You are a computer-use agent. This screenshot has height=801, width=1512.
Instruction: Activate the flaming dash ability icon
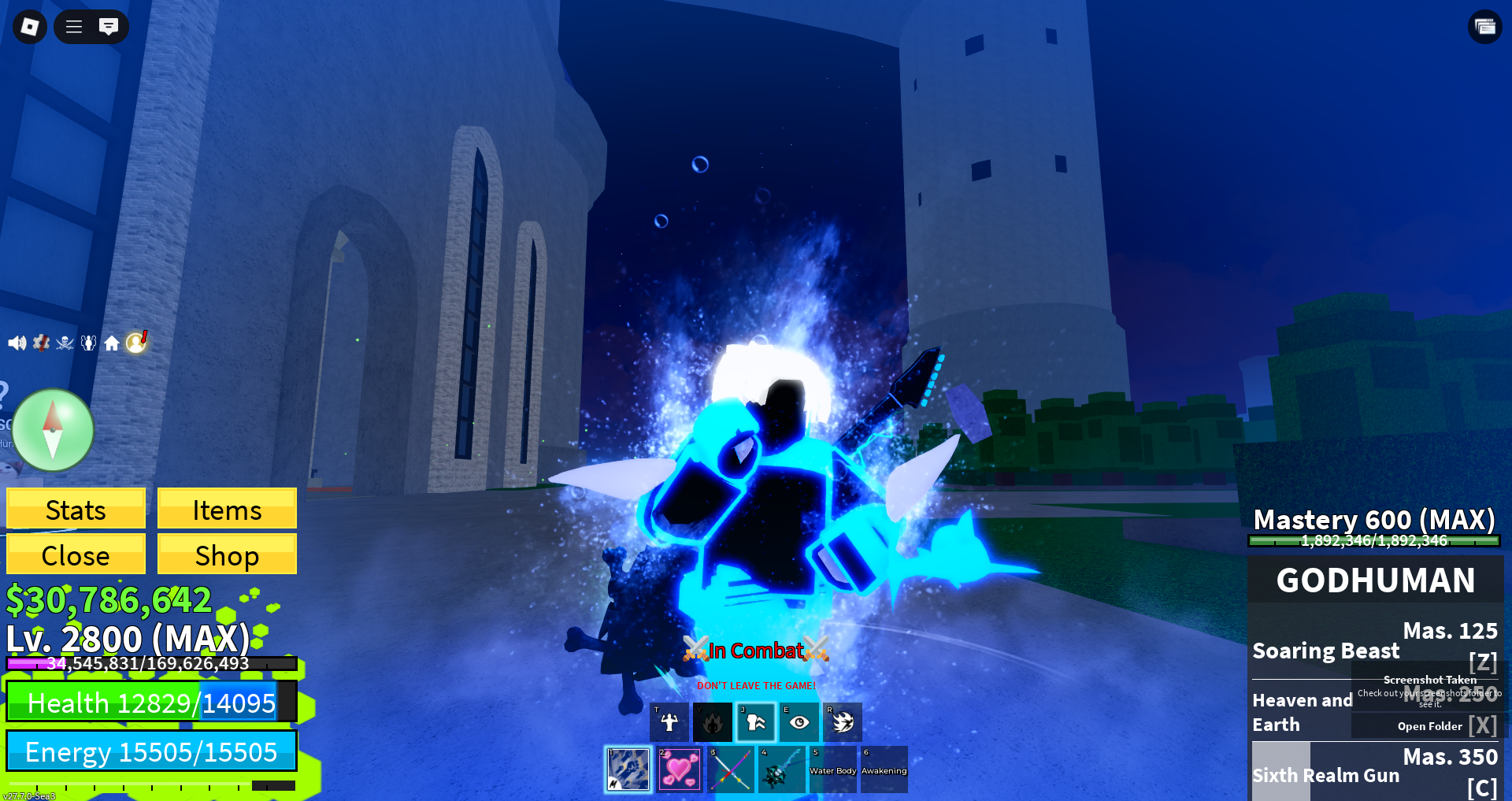(843, 722)
